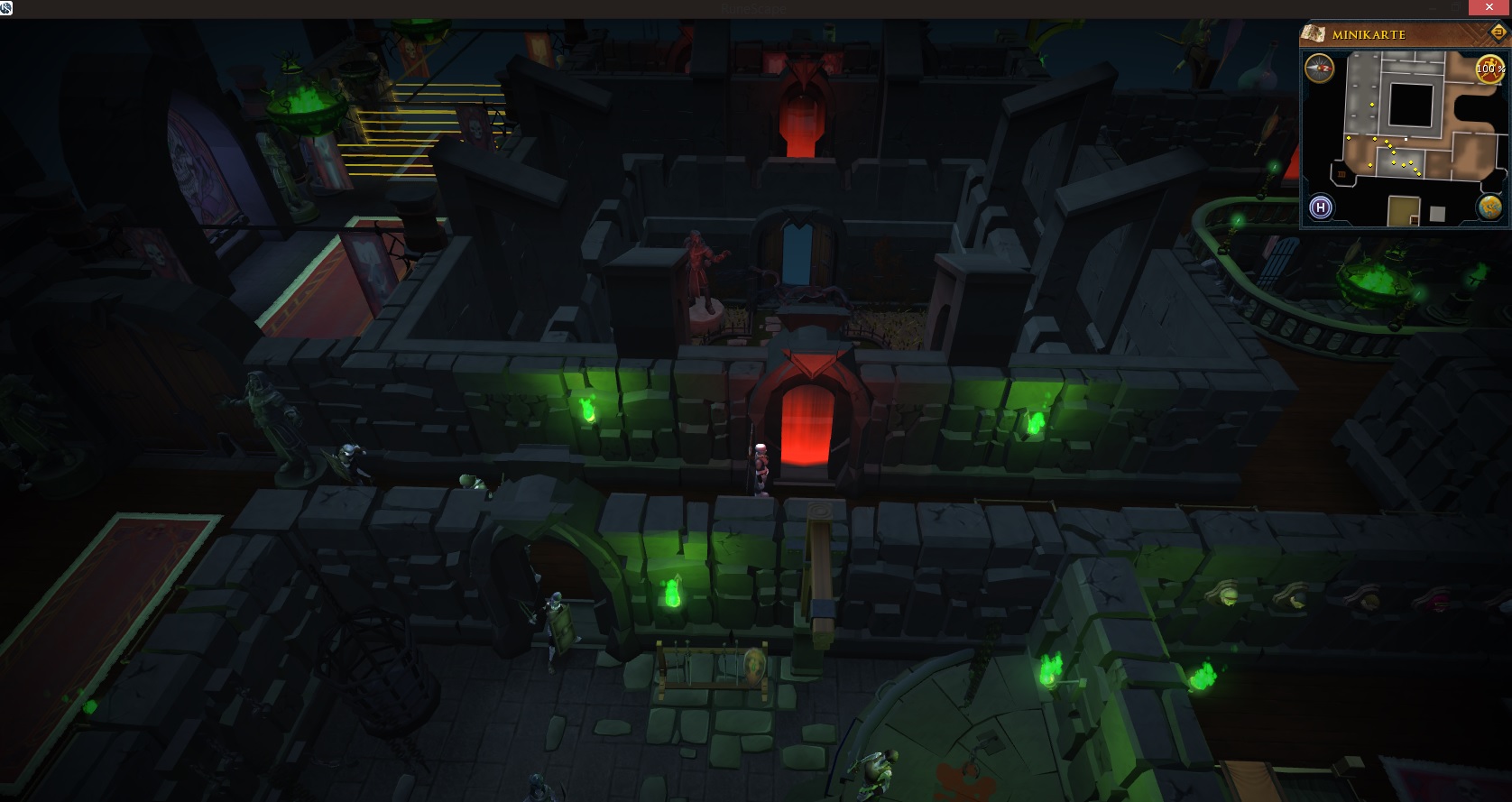
Task: Open the world map globe icon
Action: (x=1489, y=208)
